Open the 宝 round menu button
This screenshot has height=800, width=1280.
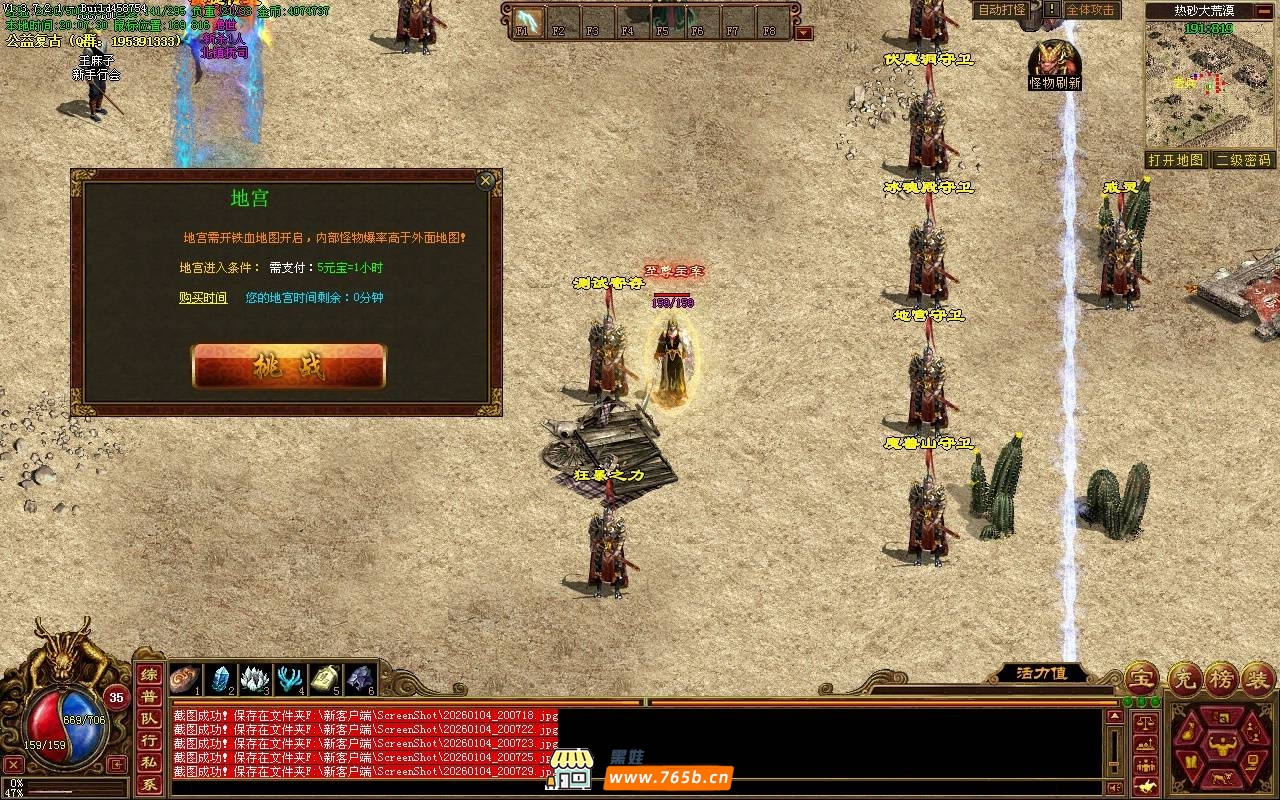pyautogui.click(x=1141, y=678)
